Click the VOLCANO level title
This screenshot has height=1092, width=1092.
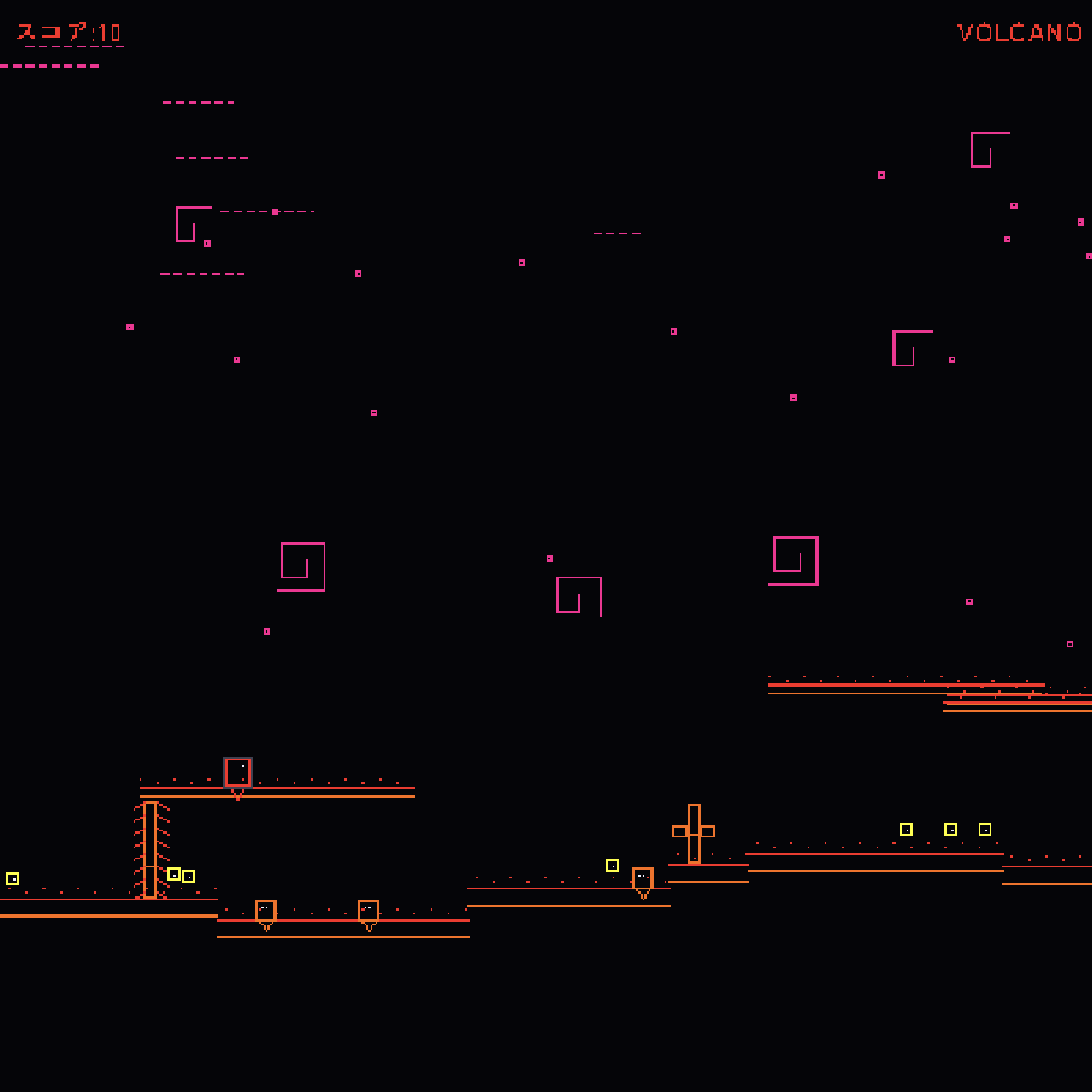[1018, 33]
